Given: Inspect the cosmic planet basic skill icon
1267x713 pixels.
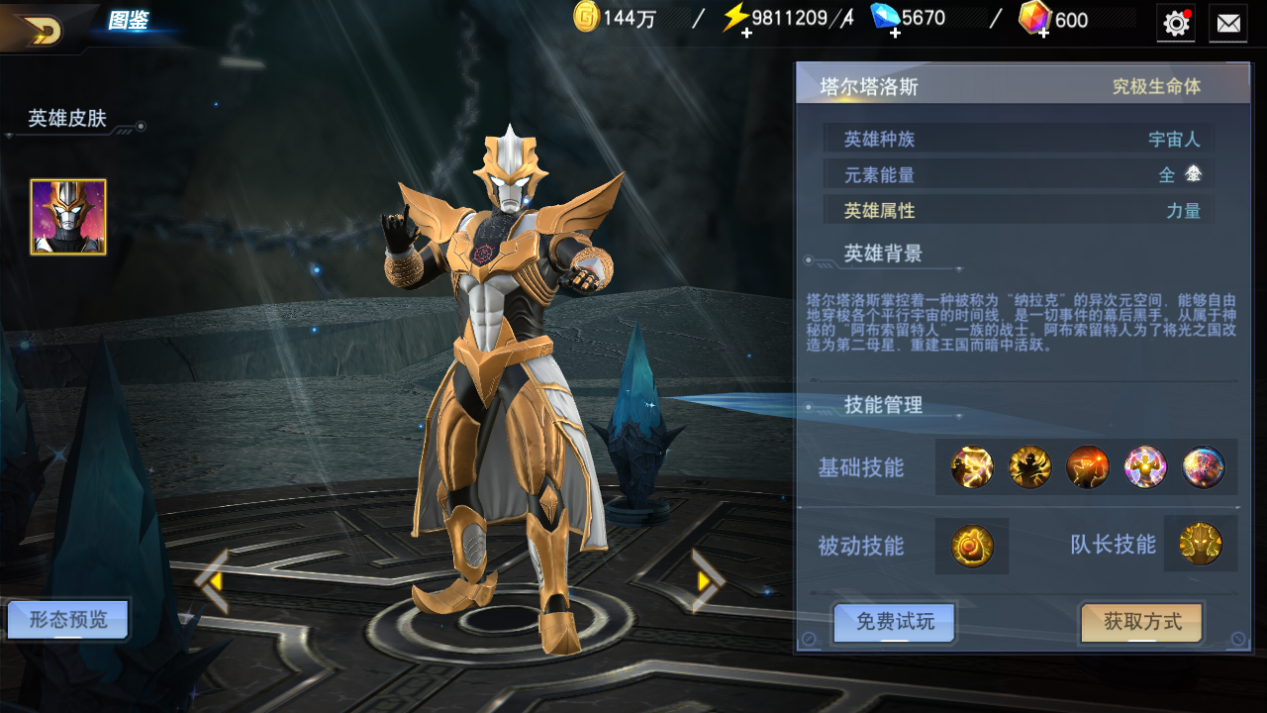Looking at the screenshot, I should point(1203,467).
